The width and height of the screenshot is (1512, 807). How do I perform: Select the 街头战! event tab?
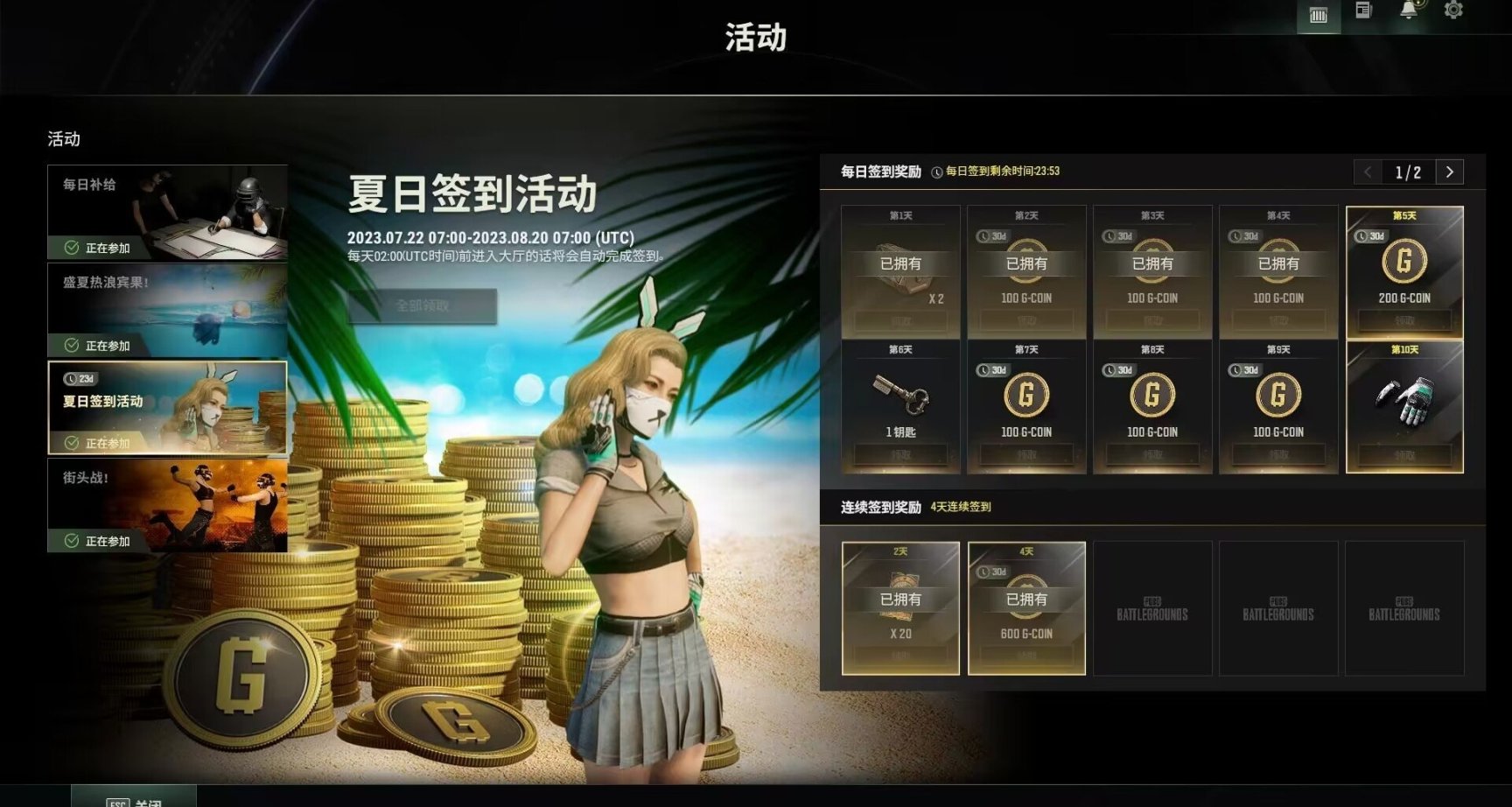pos(167,503)
